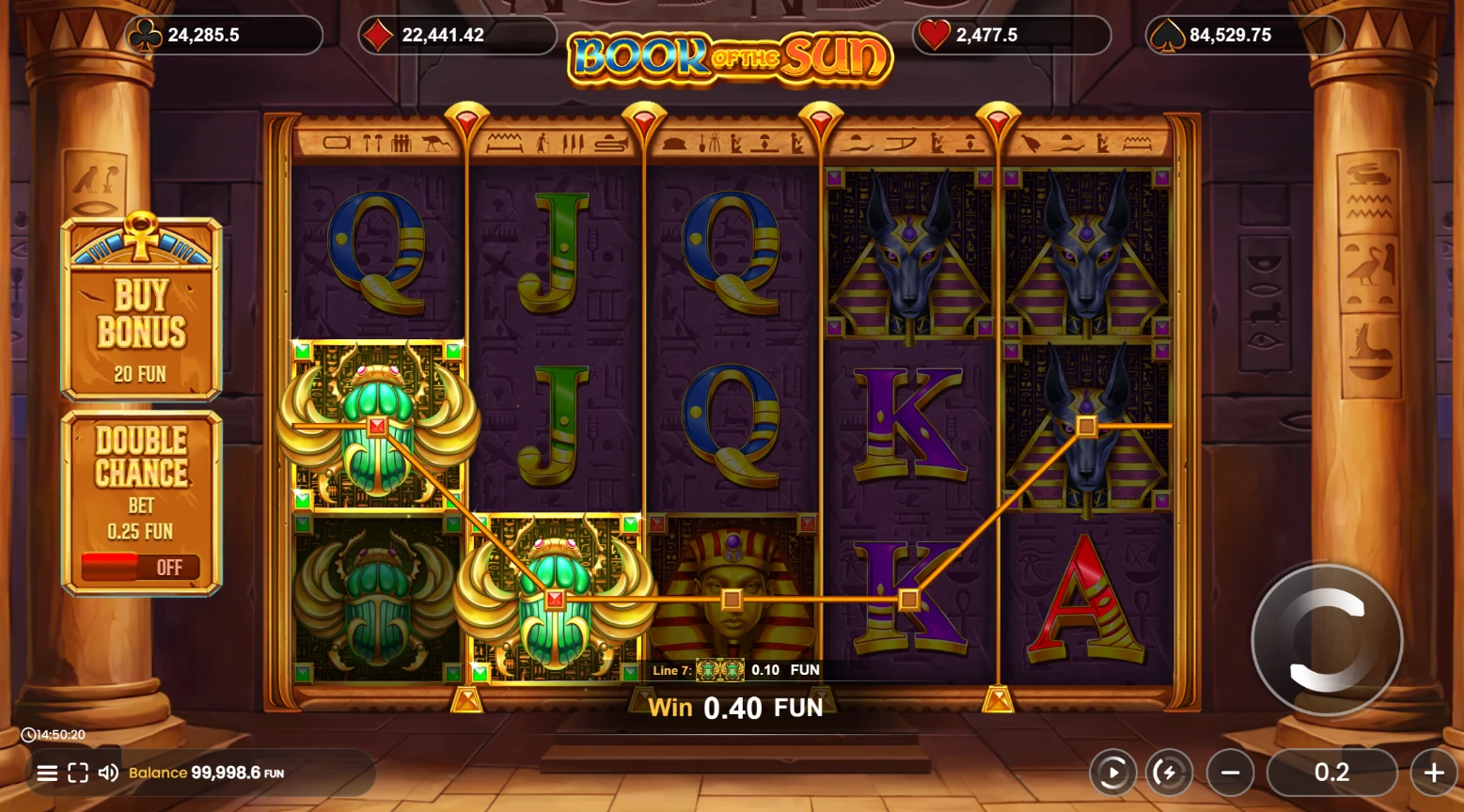The image size is (1464, 812).
Task: Toggle the Double Chance switch
Action: (140, 567)
